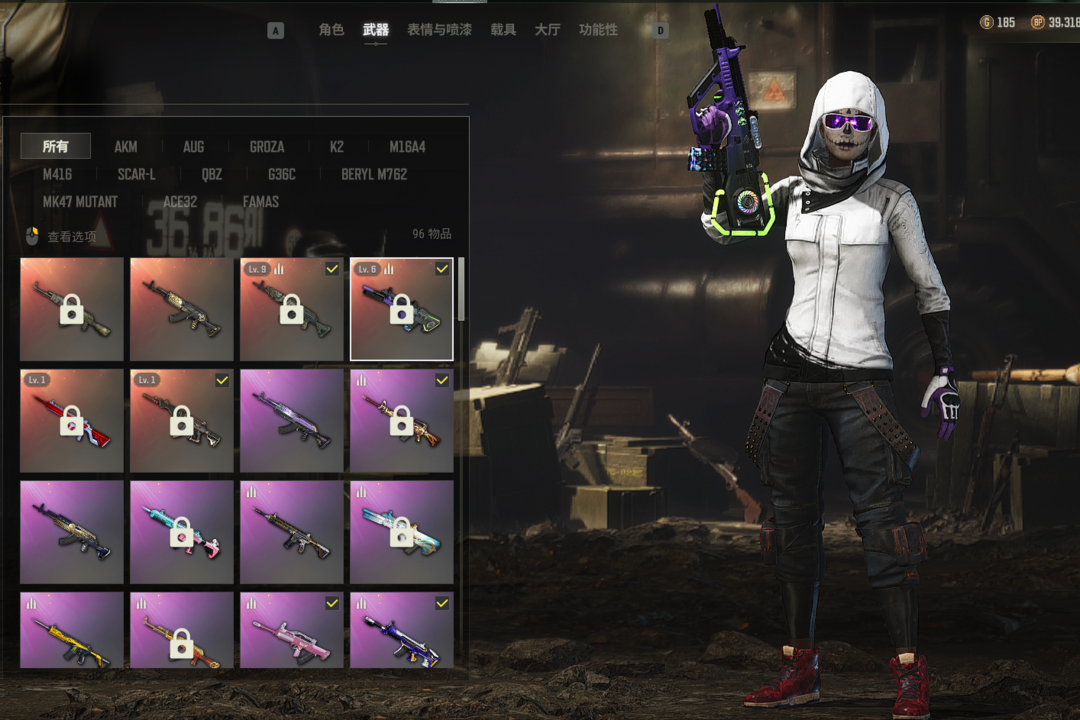Choose the GROZA weapon filter
1080x720 pixels.
pyautogui.click(x=267, y=147)
